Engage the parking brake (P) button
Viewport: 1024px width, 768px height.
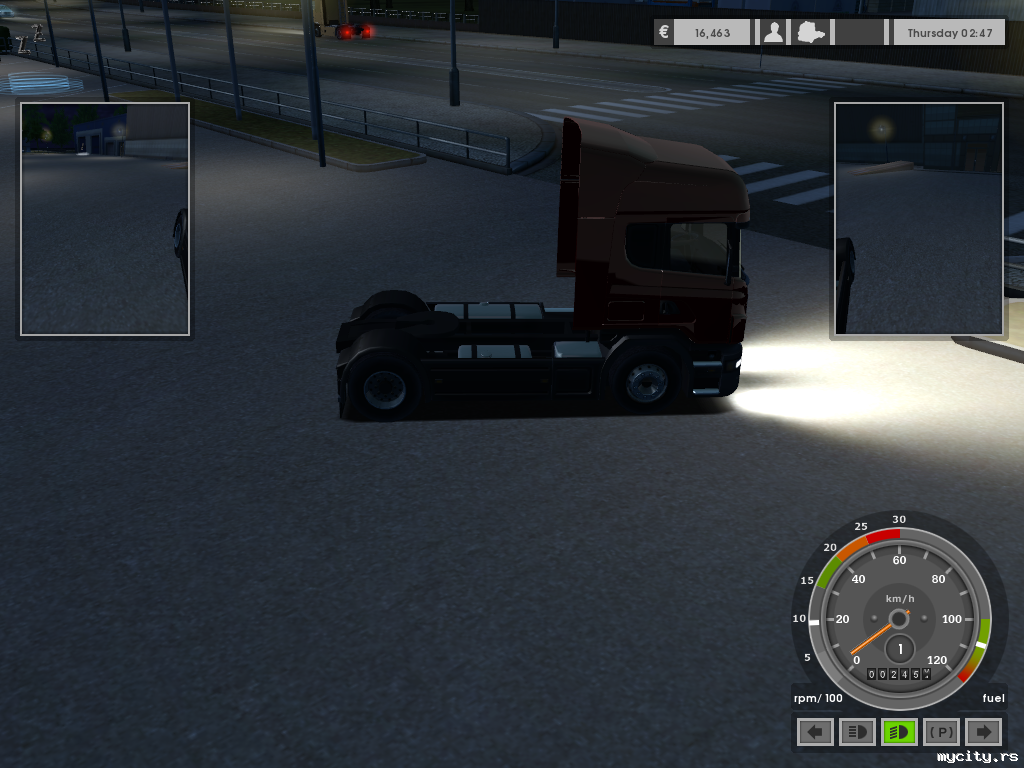tap(941, 732)
